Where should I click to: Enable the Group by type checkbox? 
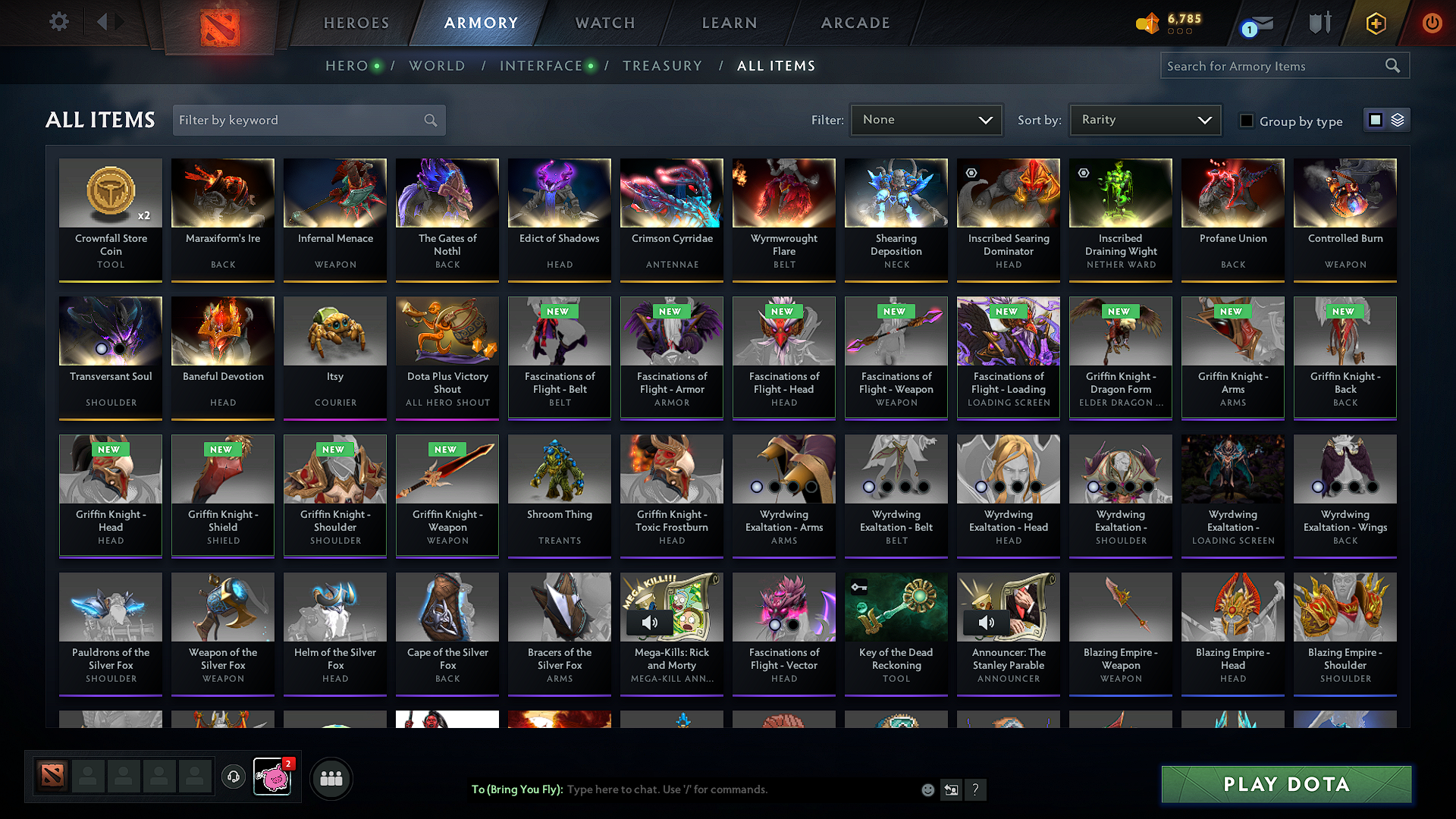click(x=1246, y=120)
